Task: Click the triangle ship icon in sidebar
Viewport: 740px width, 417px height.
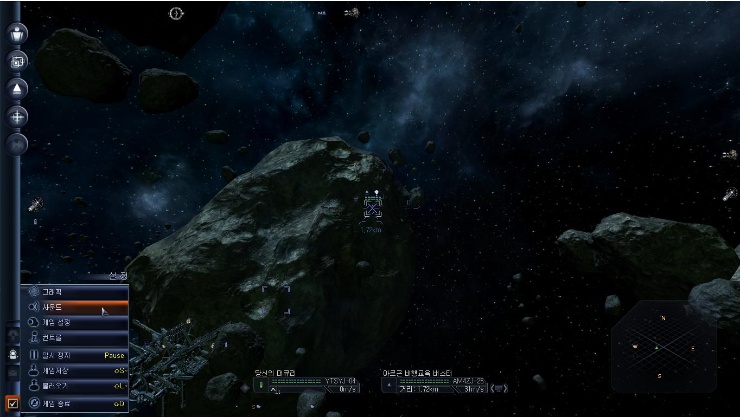Action: [19, 89]
